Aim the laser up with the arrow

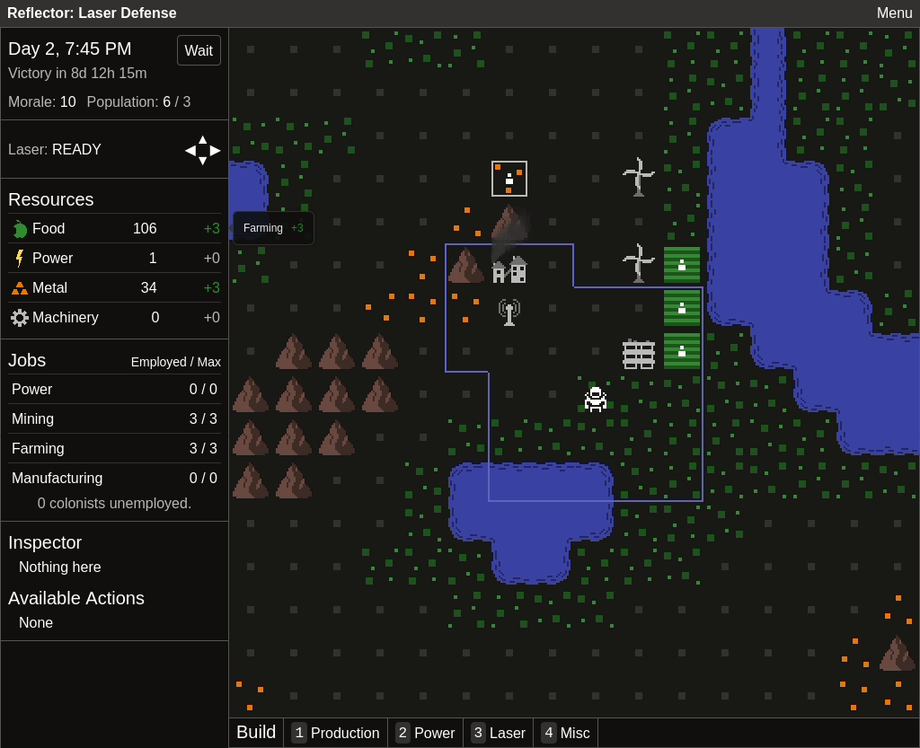point(203,140)
